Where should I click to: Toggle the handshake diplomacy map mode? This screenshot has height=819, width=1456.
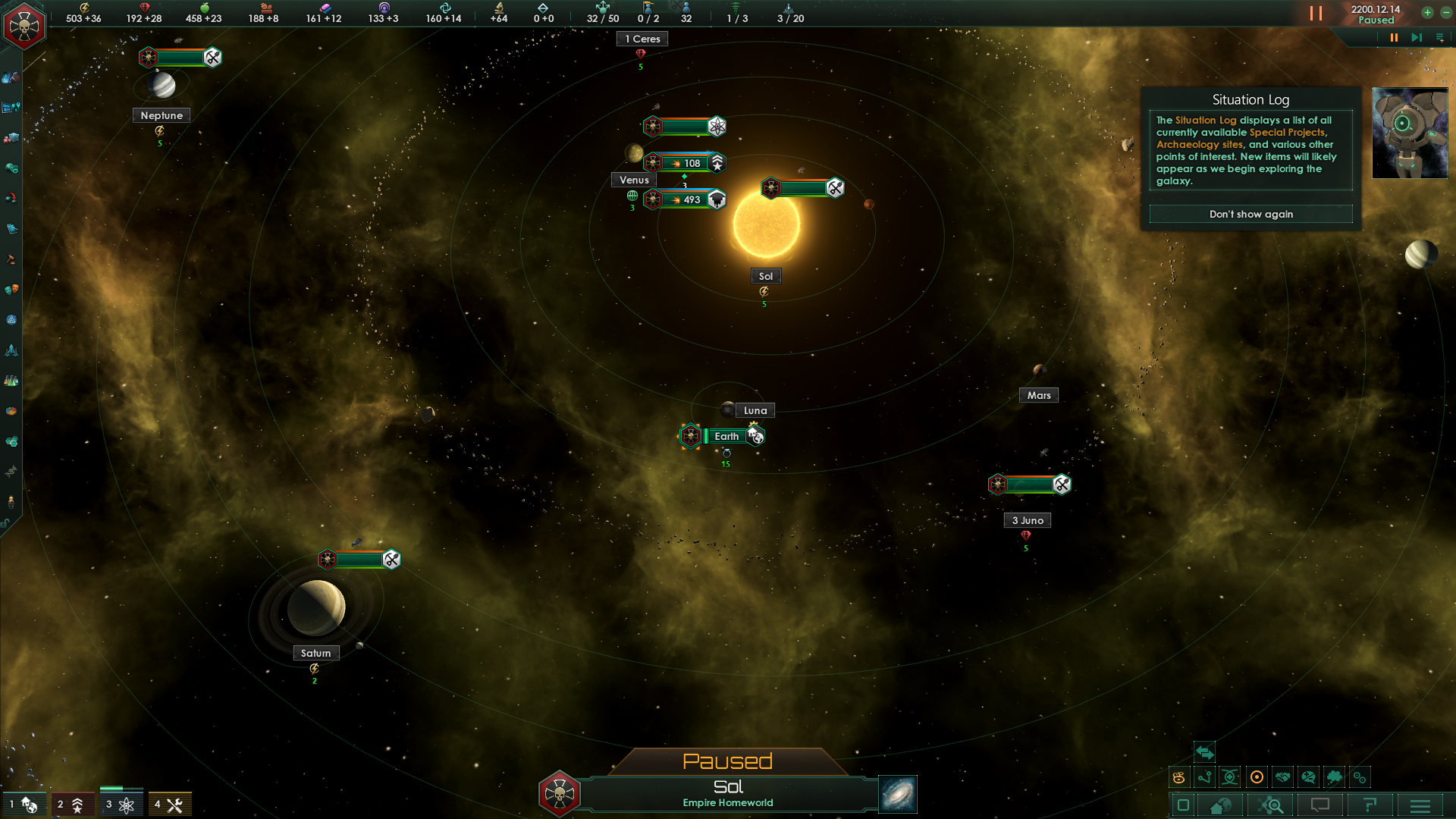(1282, 777)
